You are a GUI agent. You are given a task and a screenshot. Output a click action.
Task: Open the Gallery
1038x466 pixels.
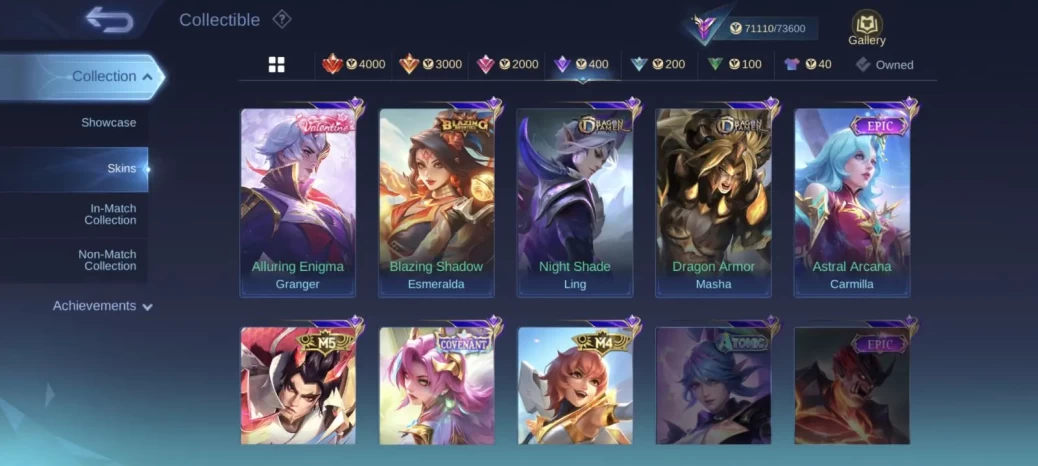point(866,28)
